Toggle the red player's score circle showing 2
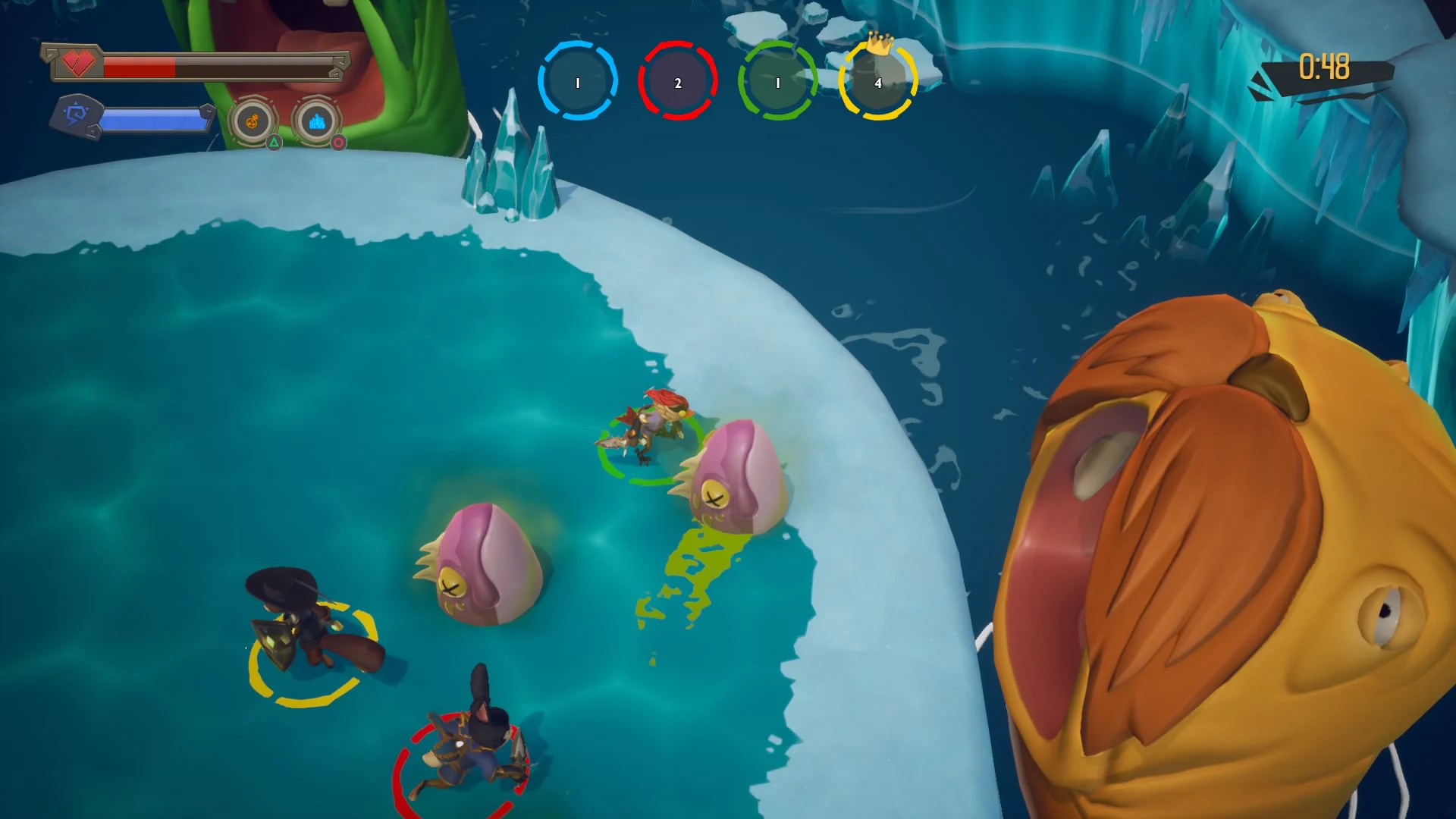Screen dimensions: 1456x819 (x=677, y=82)
